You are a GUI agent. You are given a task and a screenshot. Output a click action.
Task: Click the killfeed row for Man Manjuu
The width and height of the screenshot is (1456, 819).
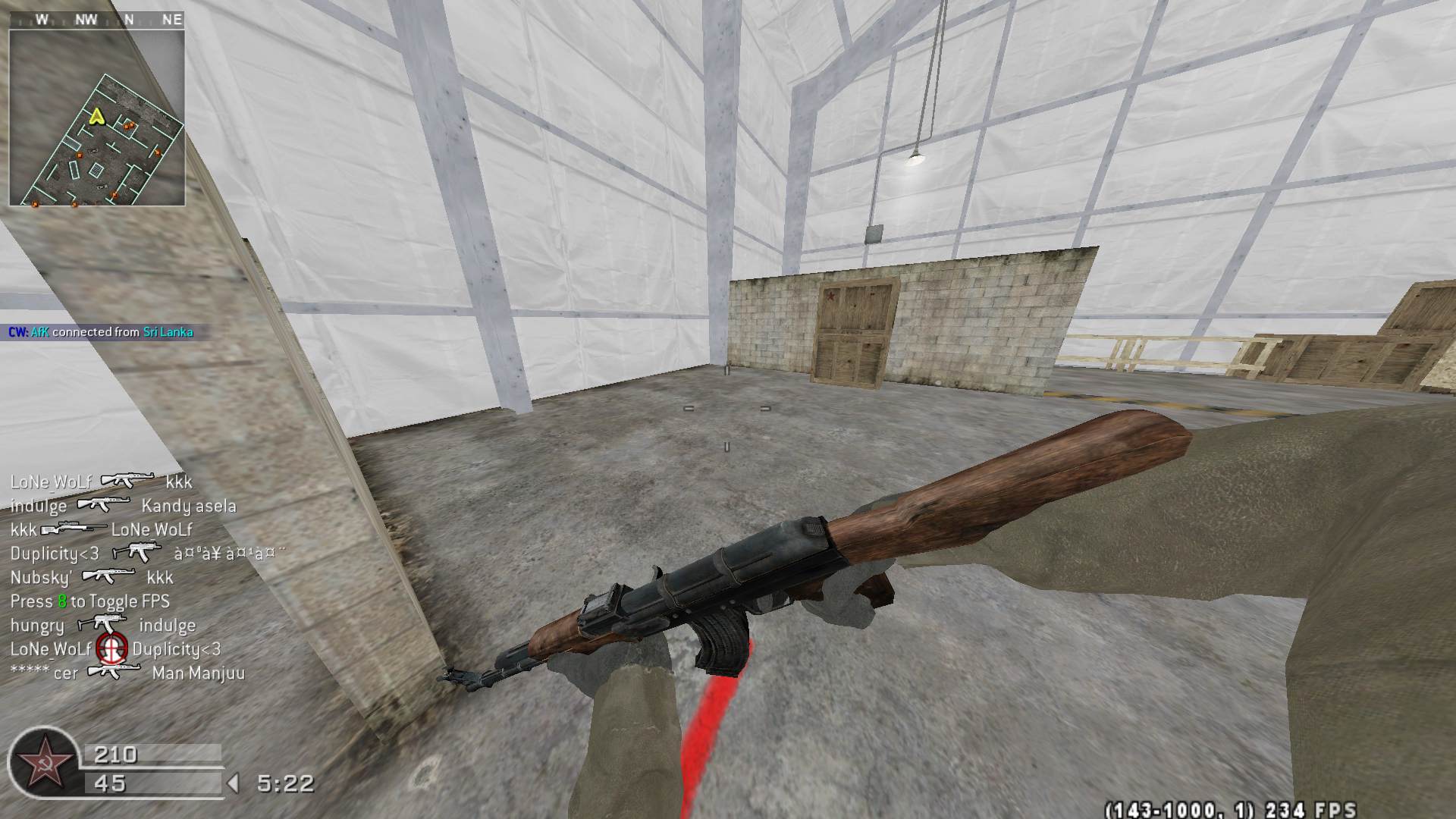(x=127, y=673)
